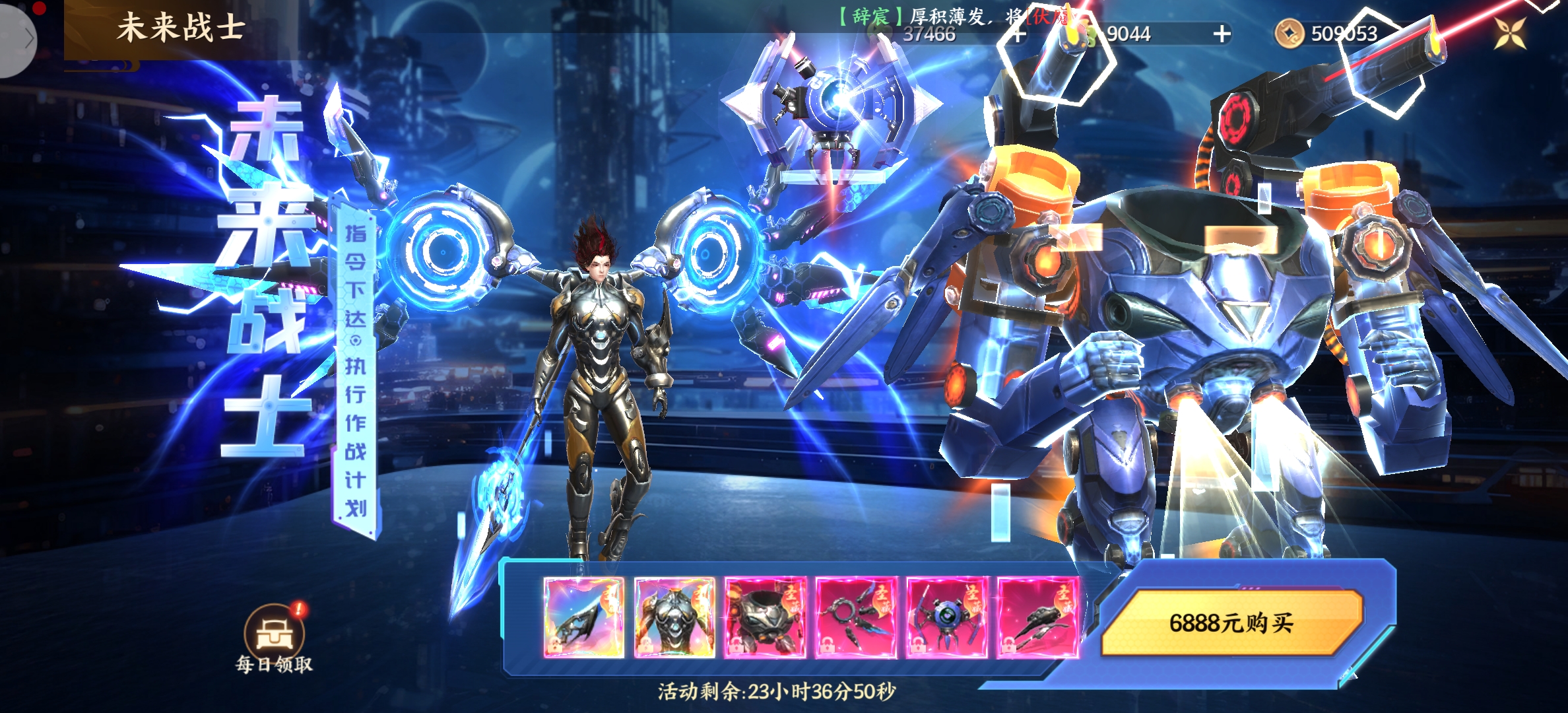The height and width of the screenshot is (713, 1568).
Task: Select the black blade weapon reward
Action: tap(584, 617)
